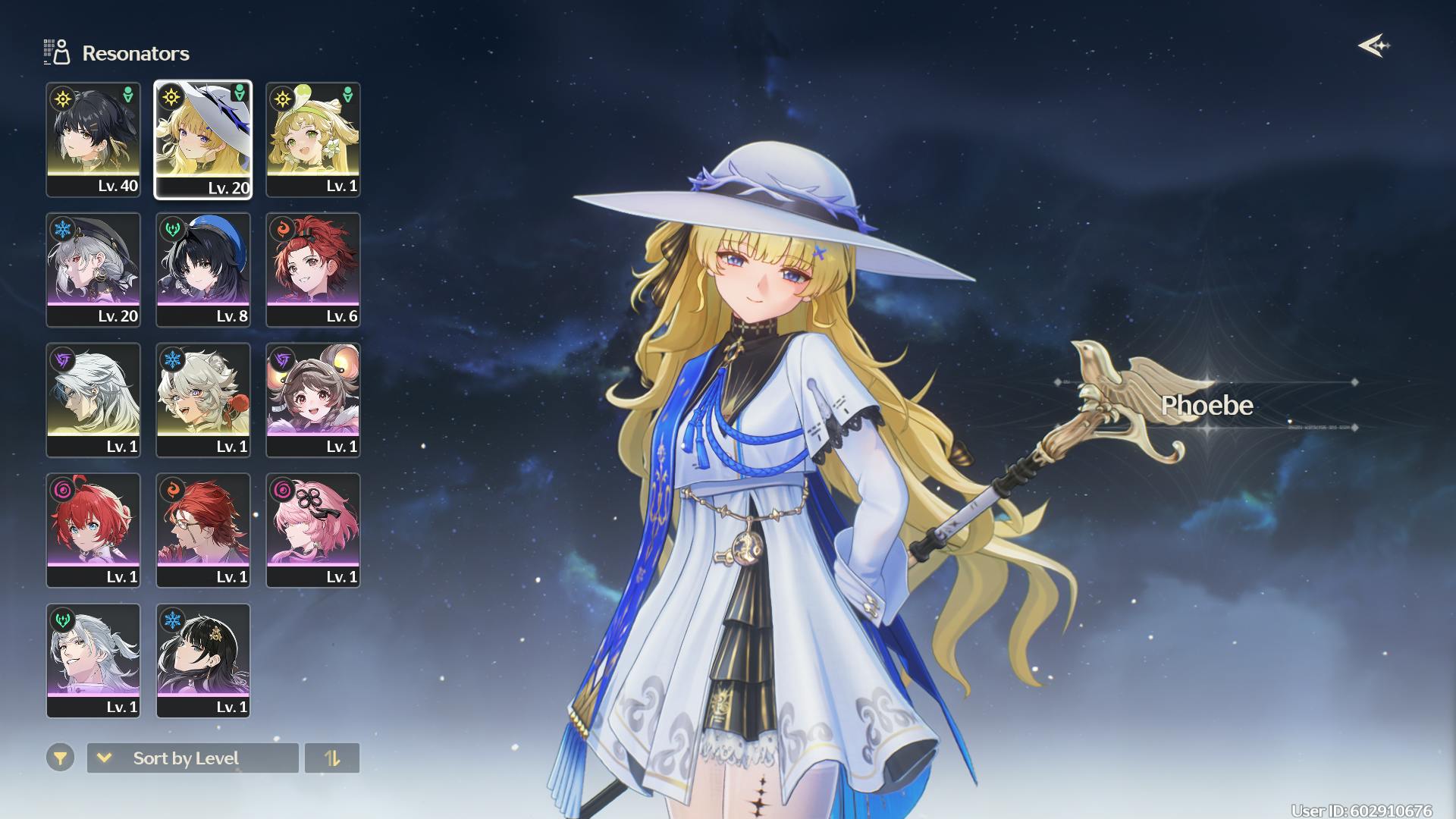Choose the blonde green-eyed Lv. 1 resonator

pos(313,140)
